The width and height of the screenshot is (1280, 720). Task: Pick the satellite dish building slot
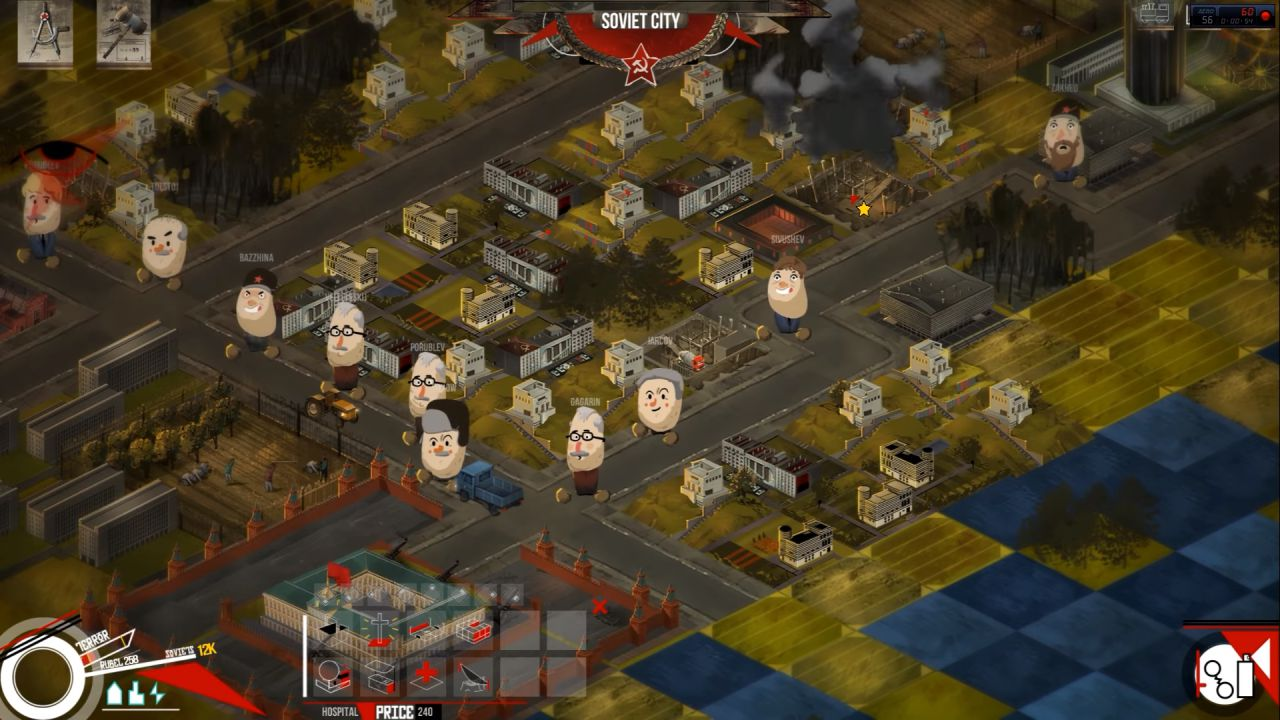(473, 676)
